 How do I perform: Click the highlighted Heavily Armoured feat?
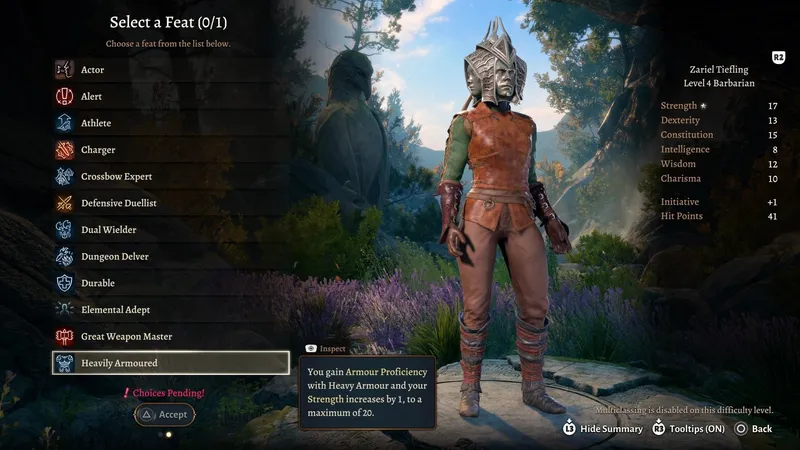170,363
